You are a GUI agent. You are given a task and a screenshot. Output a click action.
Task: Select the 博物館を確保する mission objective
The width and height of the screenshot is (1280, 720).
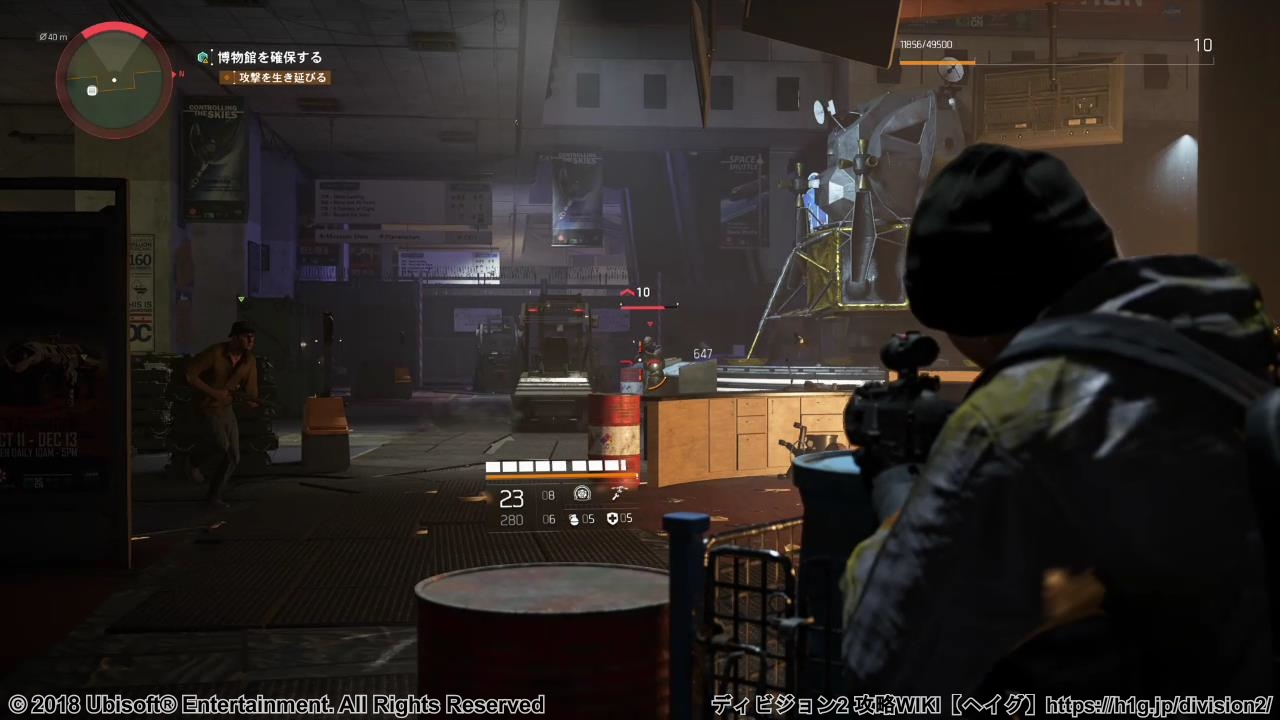pyautogui.click(x=270, y=58)
